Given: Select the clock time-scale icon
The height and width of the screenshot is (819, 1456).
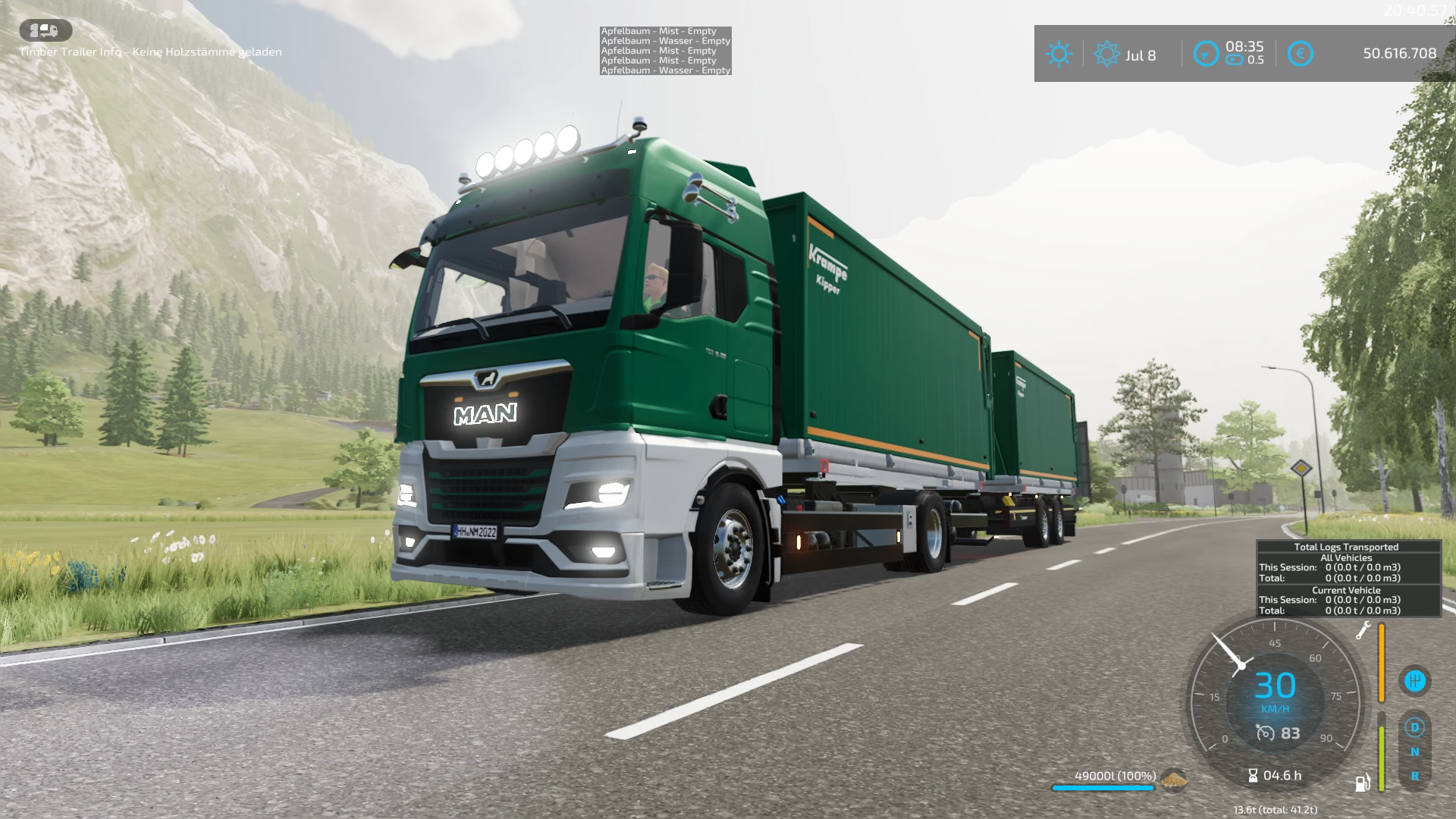Looking at the screenshot, I should point(1206,54).
